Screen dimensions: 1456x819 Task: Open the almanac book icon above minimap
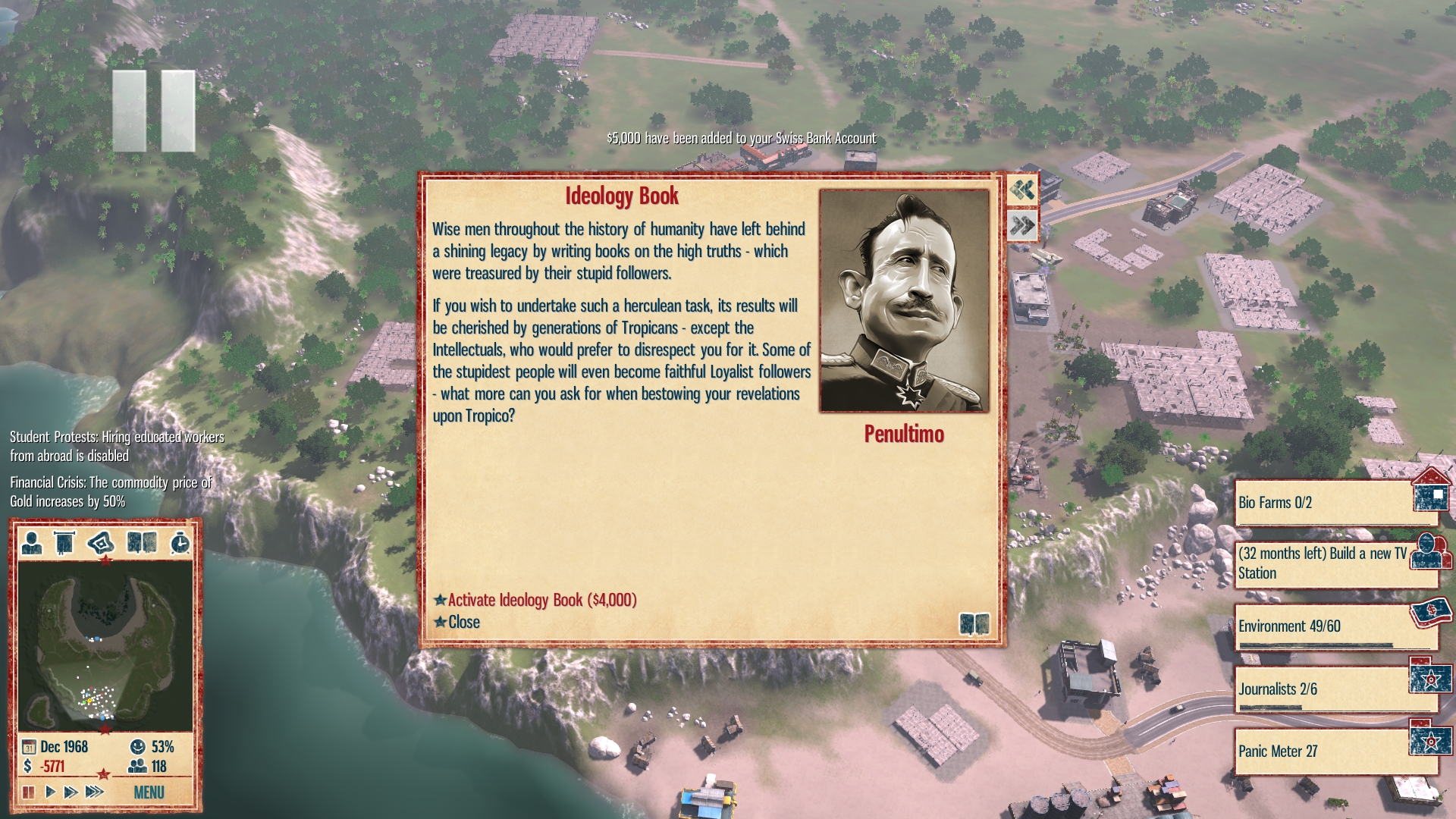pyautogui.click(x=142, y=542)
